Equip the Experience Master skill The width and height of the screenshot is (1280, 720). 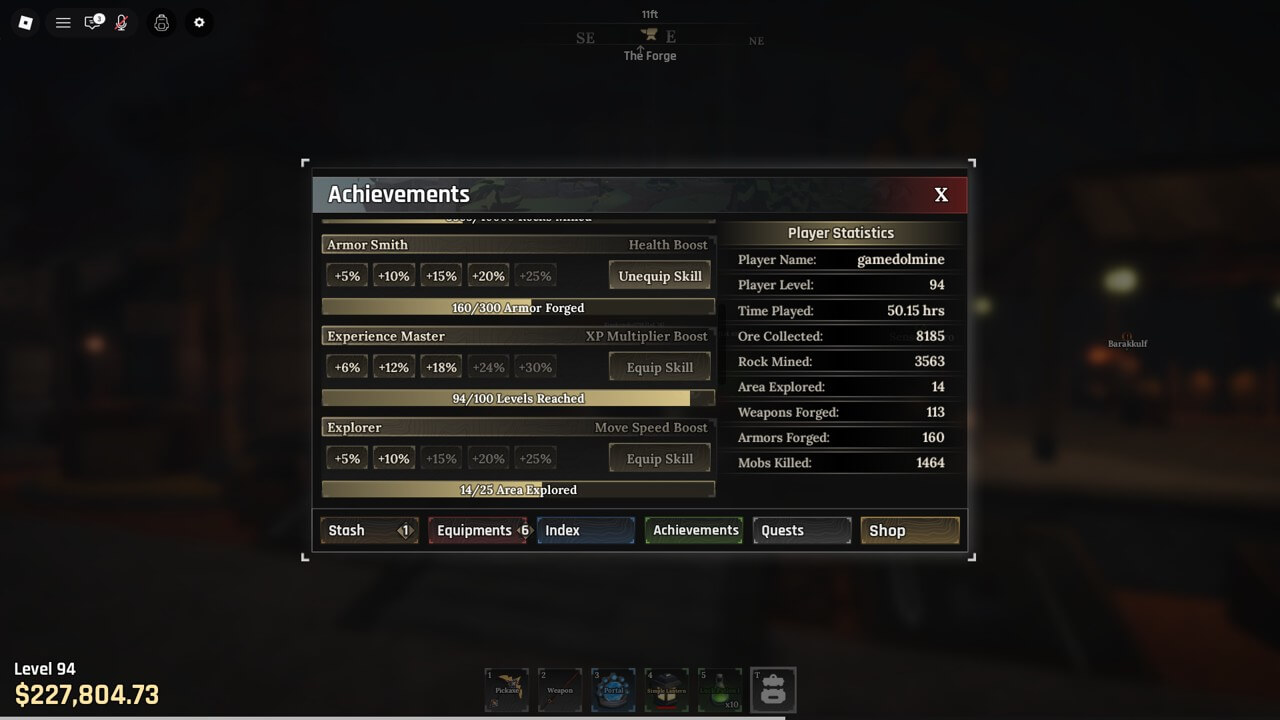click(659, 367)
